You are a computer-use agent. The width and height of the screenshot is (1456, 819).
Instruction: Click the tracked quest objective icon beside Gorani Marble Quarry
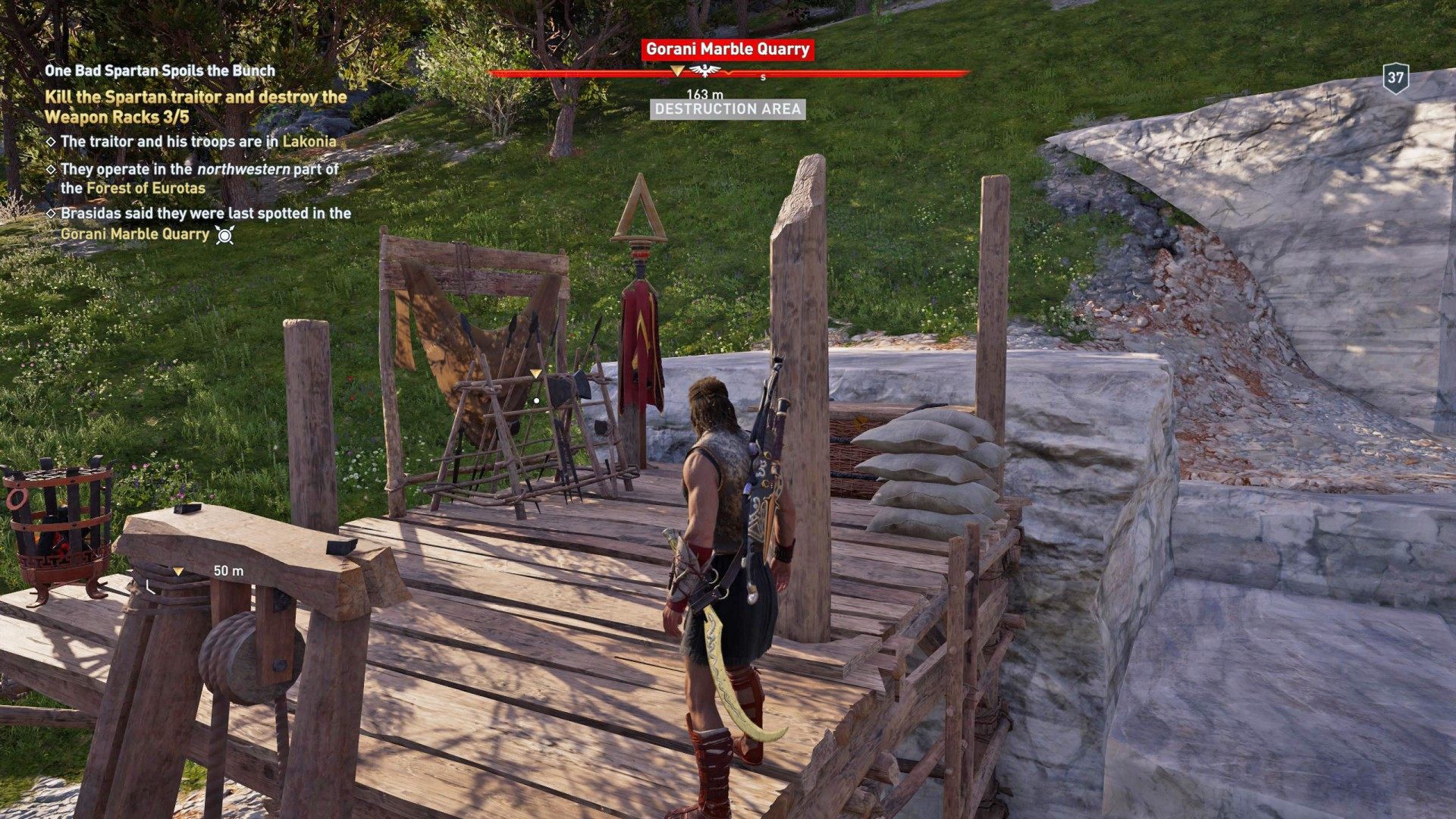point(223,235)
